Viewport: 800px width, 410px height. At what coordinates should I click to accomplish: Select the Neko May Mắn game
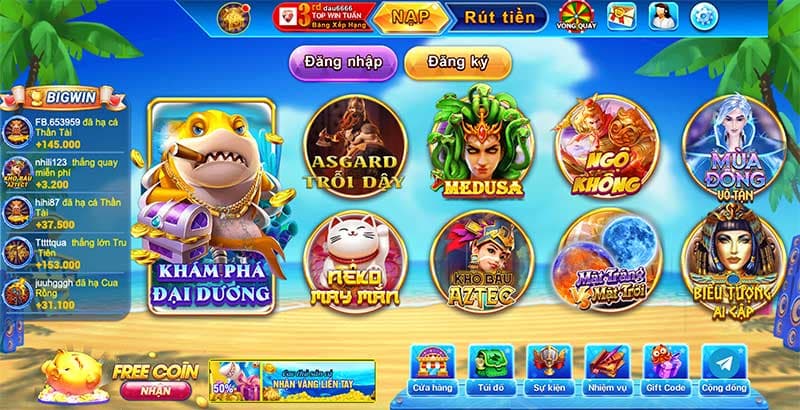[x=355, y=260]
